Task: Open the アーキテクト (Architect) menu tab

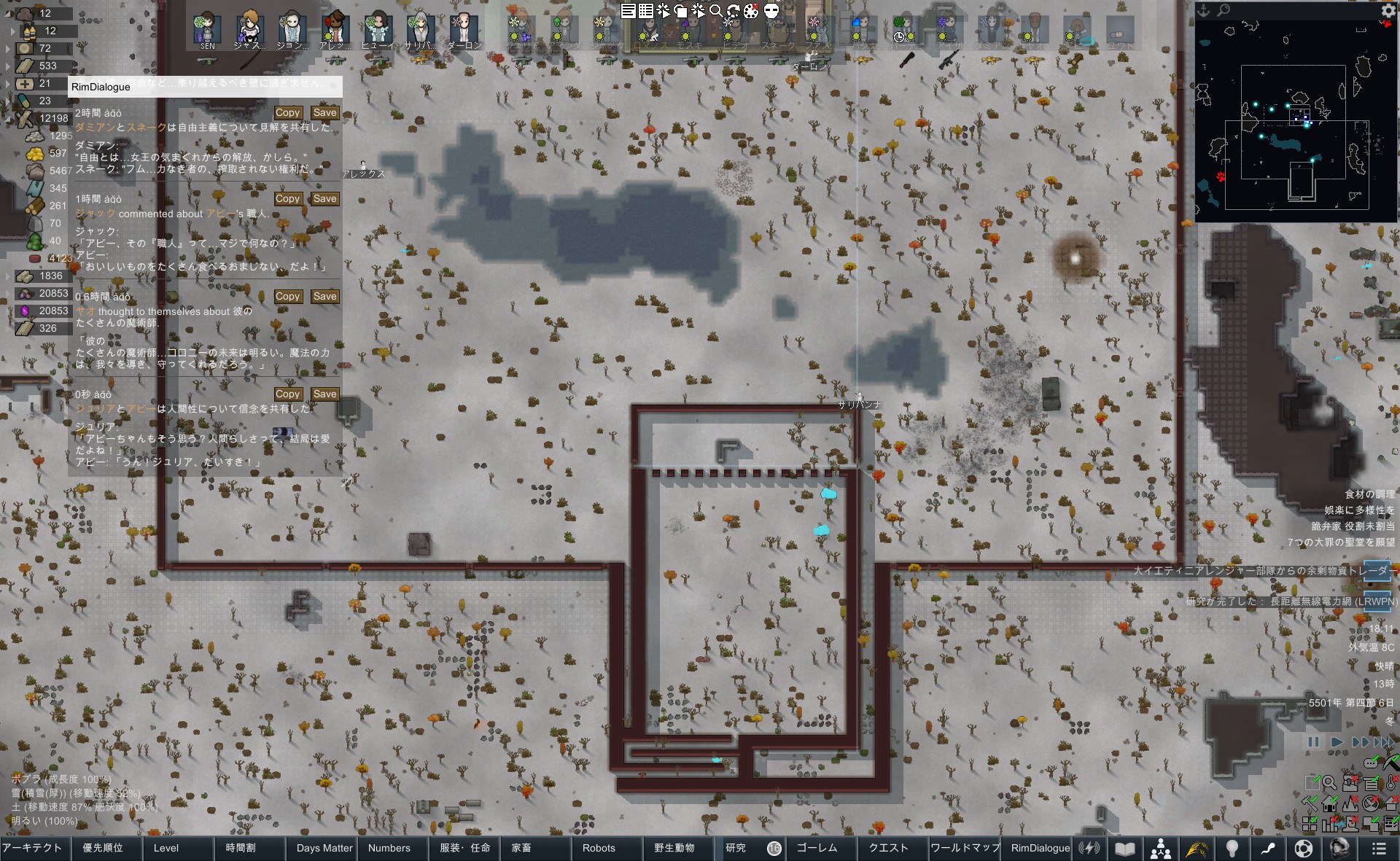Action: point(32,848)
